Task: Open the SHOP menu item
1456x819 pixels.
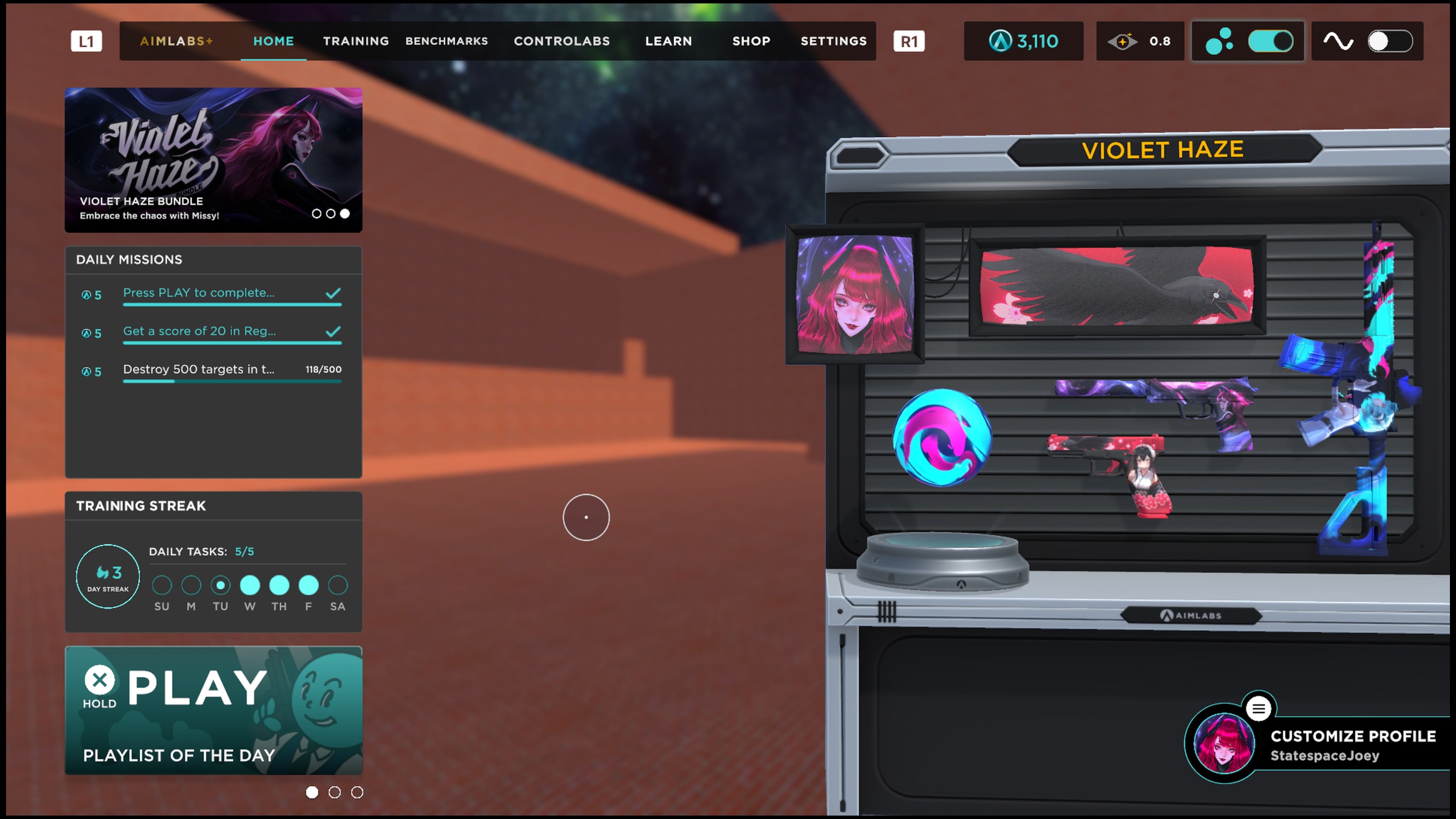Action: point(751,41)
